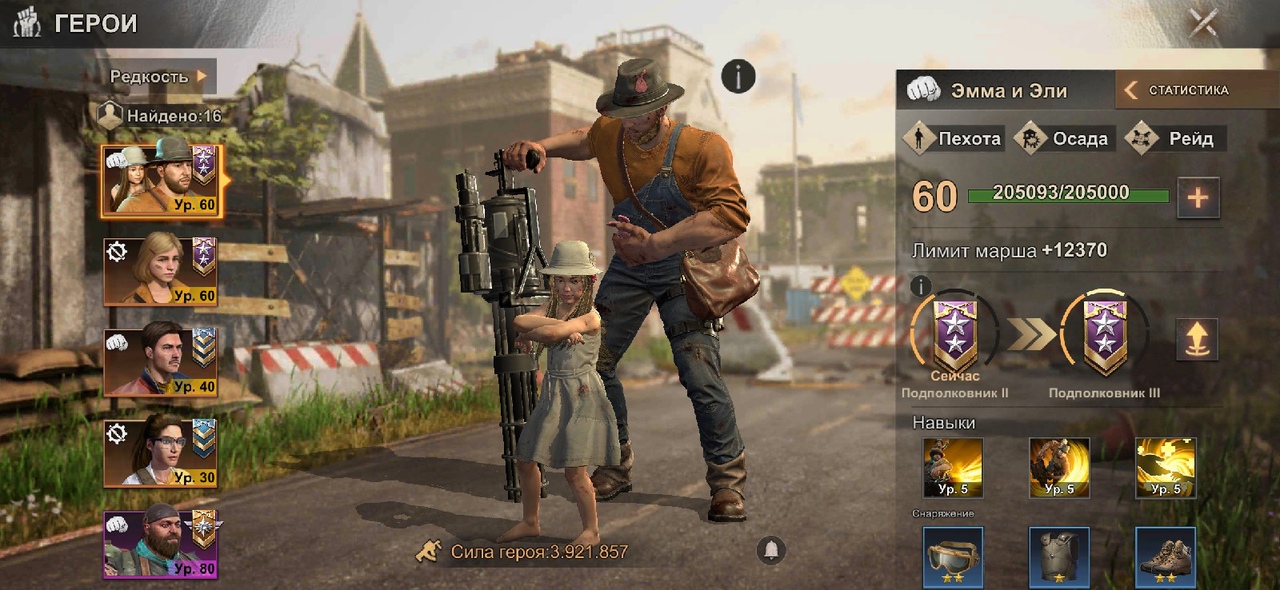1280x590 pixels.
Task: Choose the blonde woman level 60 hero
Action: point(160,268)
